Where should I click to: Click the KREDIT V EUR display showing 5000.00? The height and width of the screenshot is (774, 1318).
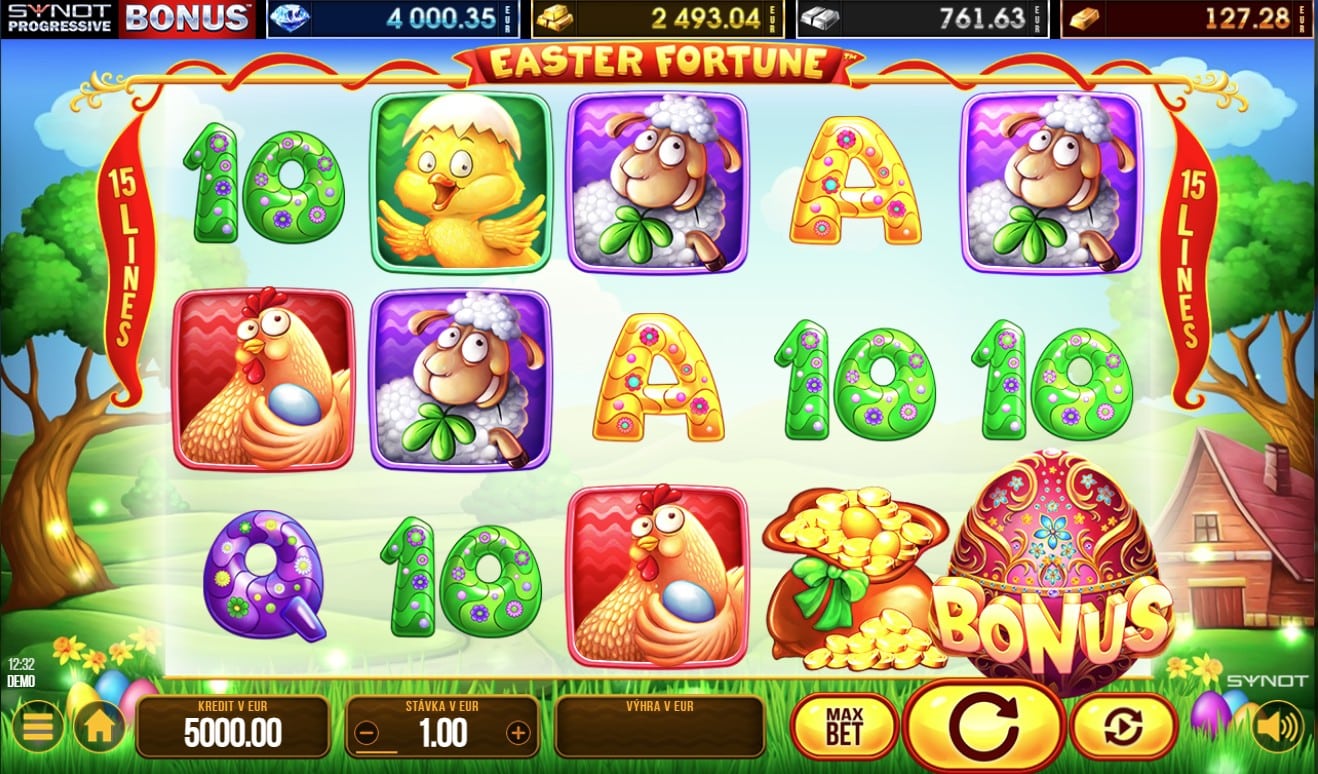tap(234, 730)
